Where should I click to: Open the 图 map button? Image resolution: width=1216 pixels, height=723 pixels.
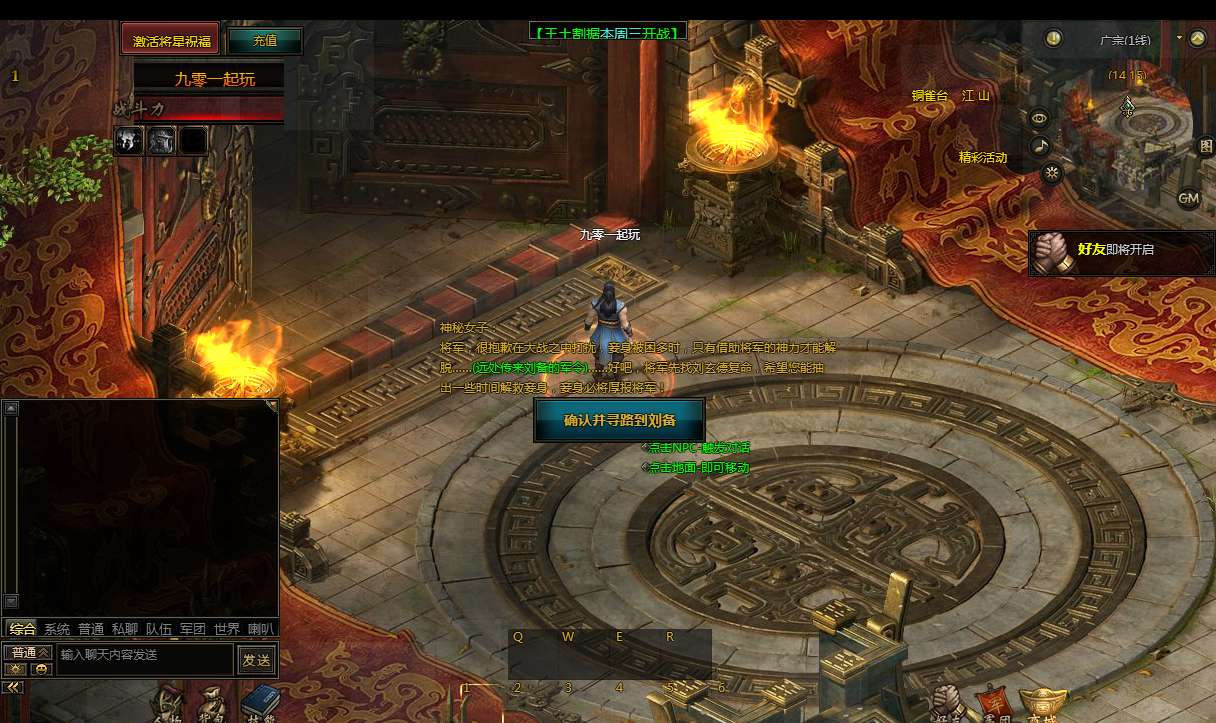click(x=1206, y=146)
